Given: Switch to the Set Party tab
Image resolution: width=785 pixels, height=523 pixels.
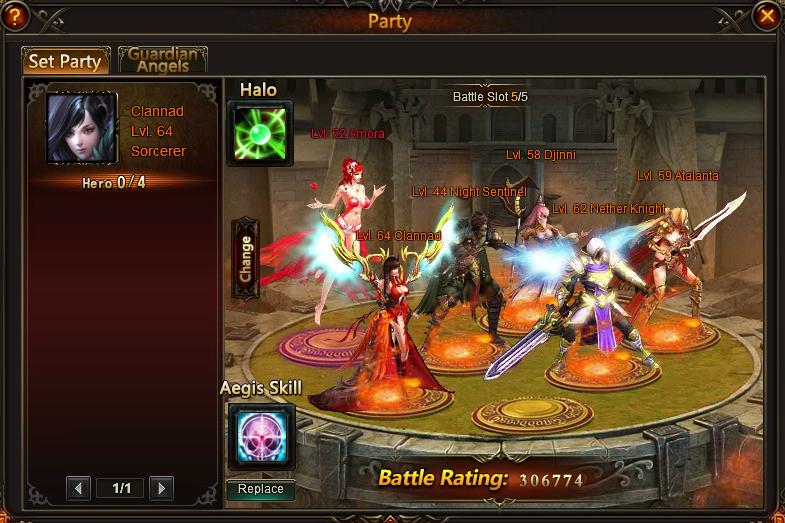Looking at the screenshot, I should (x=64, y=61).
